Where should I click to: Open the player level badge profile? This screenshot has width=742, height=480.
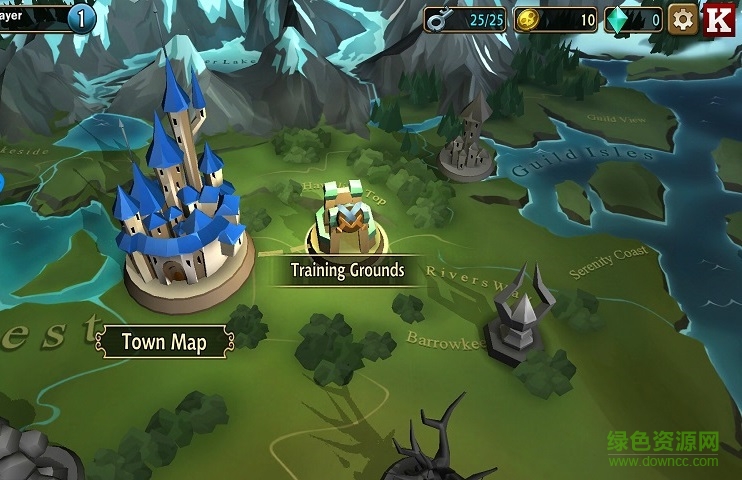click(81, 17)
